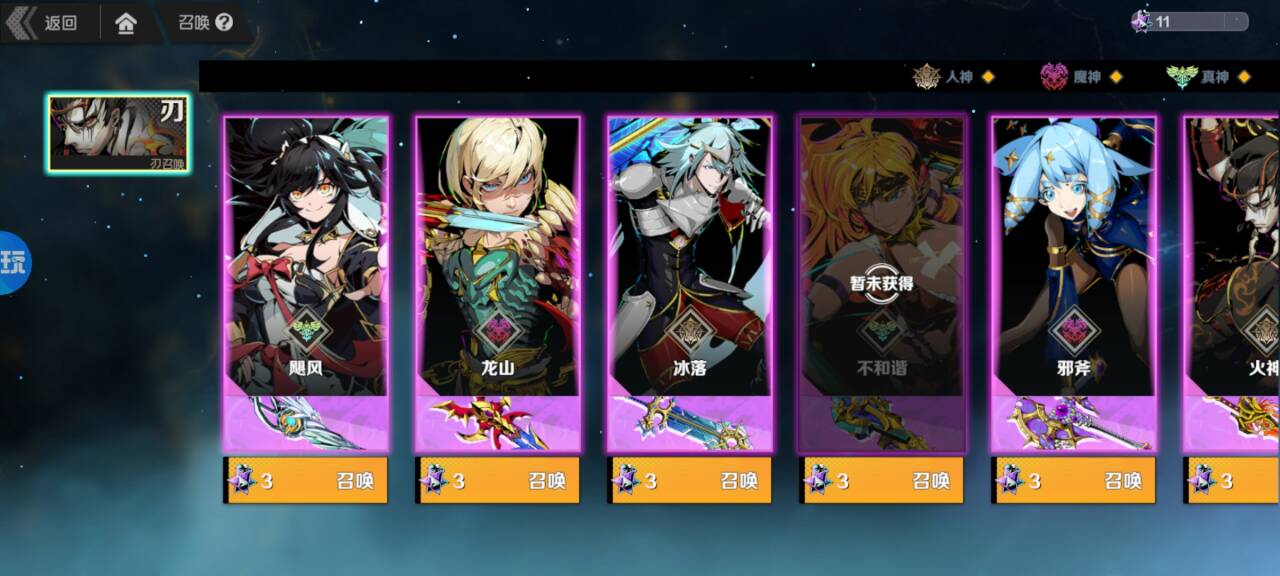Summon 龙山 with the 召唤 button

[x=498, y=481]
